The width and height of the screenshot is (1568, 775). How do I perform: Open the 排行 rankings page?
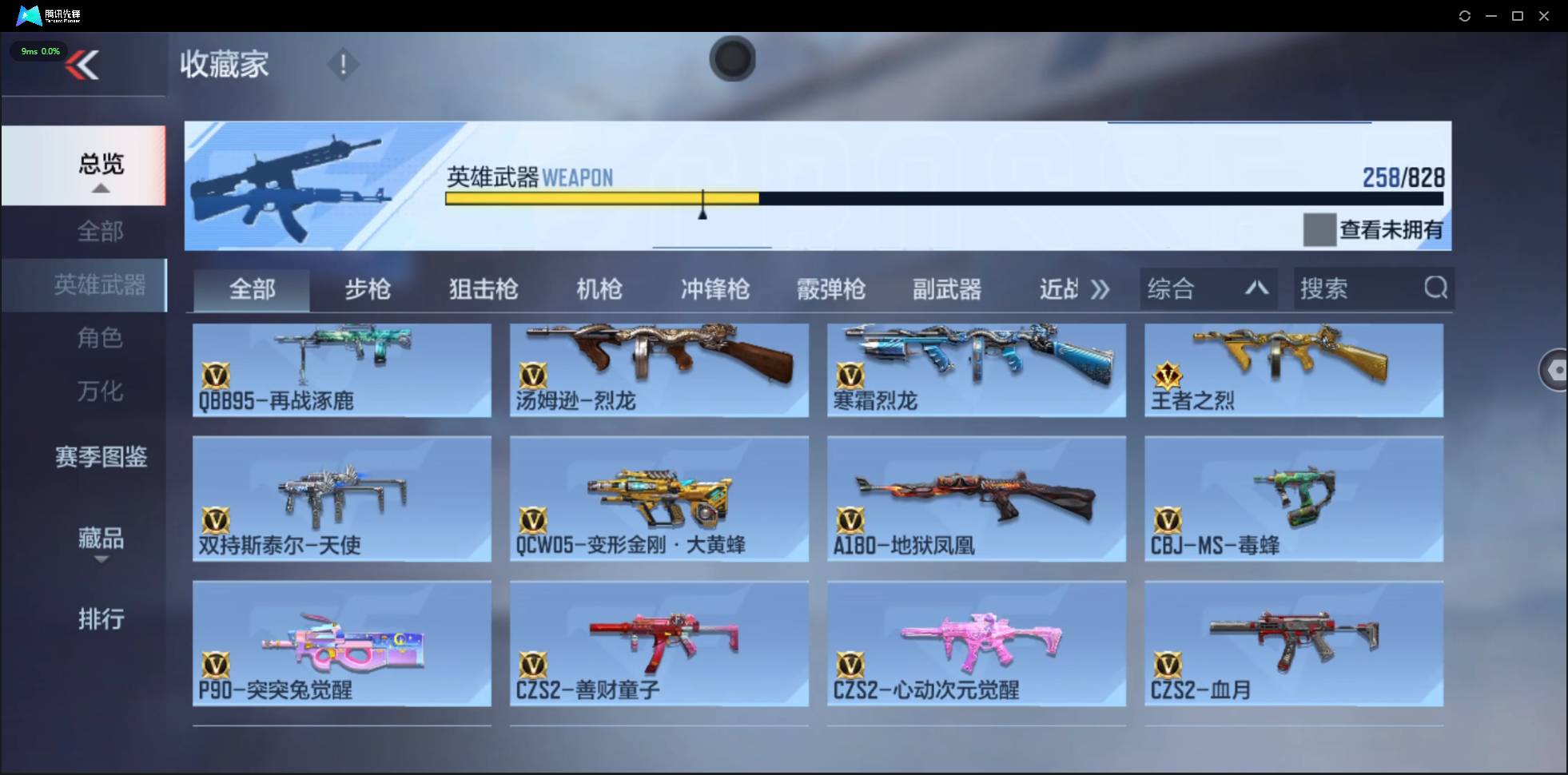(x=101, y=619)
